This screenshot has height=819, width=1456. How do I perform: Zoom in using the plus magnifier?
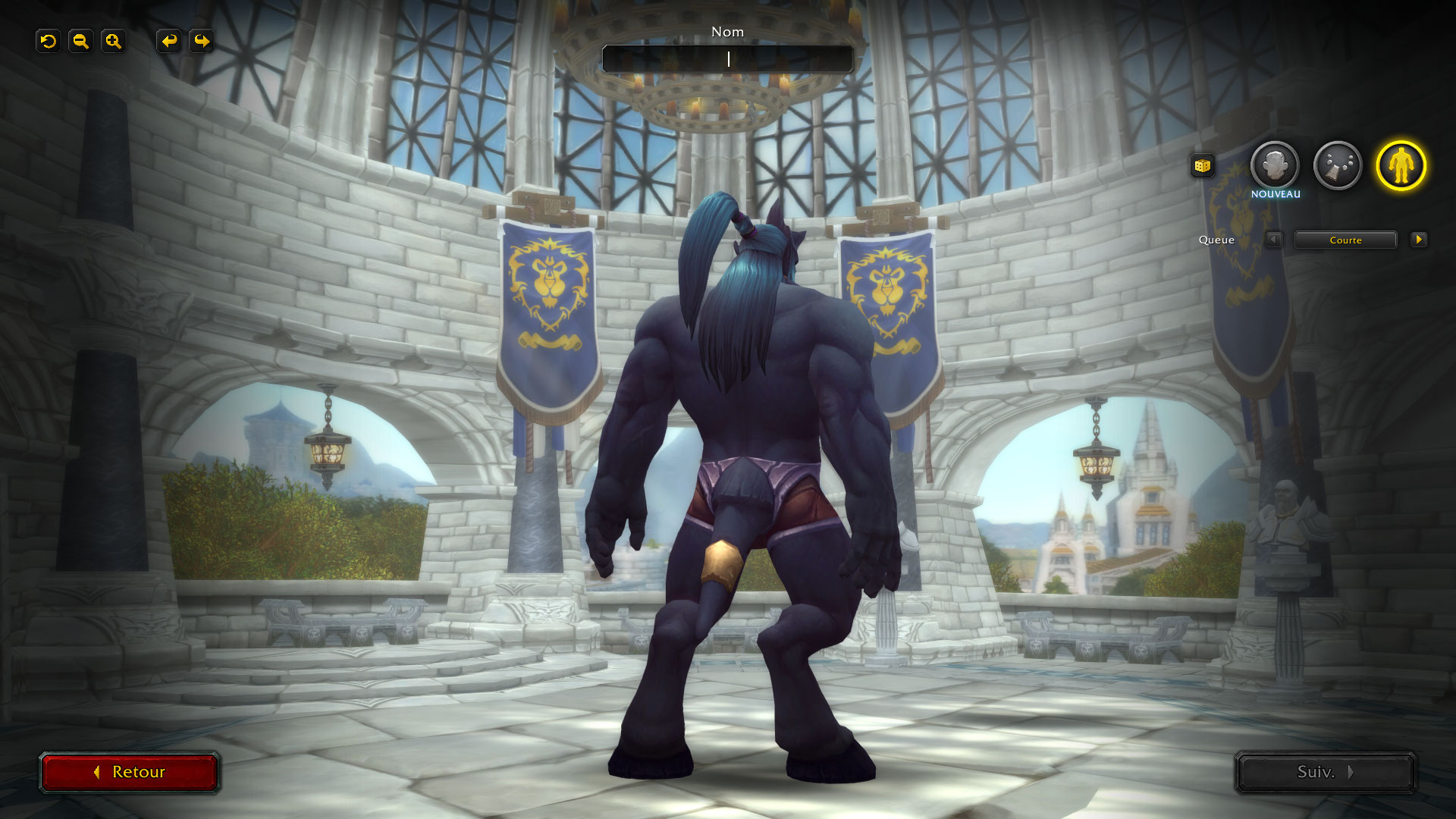113,41
